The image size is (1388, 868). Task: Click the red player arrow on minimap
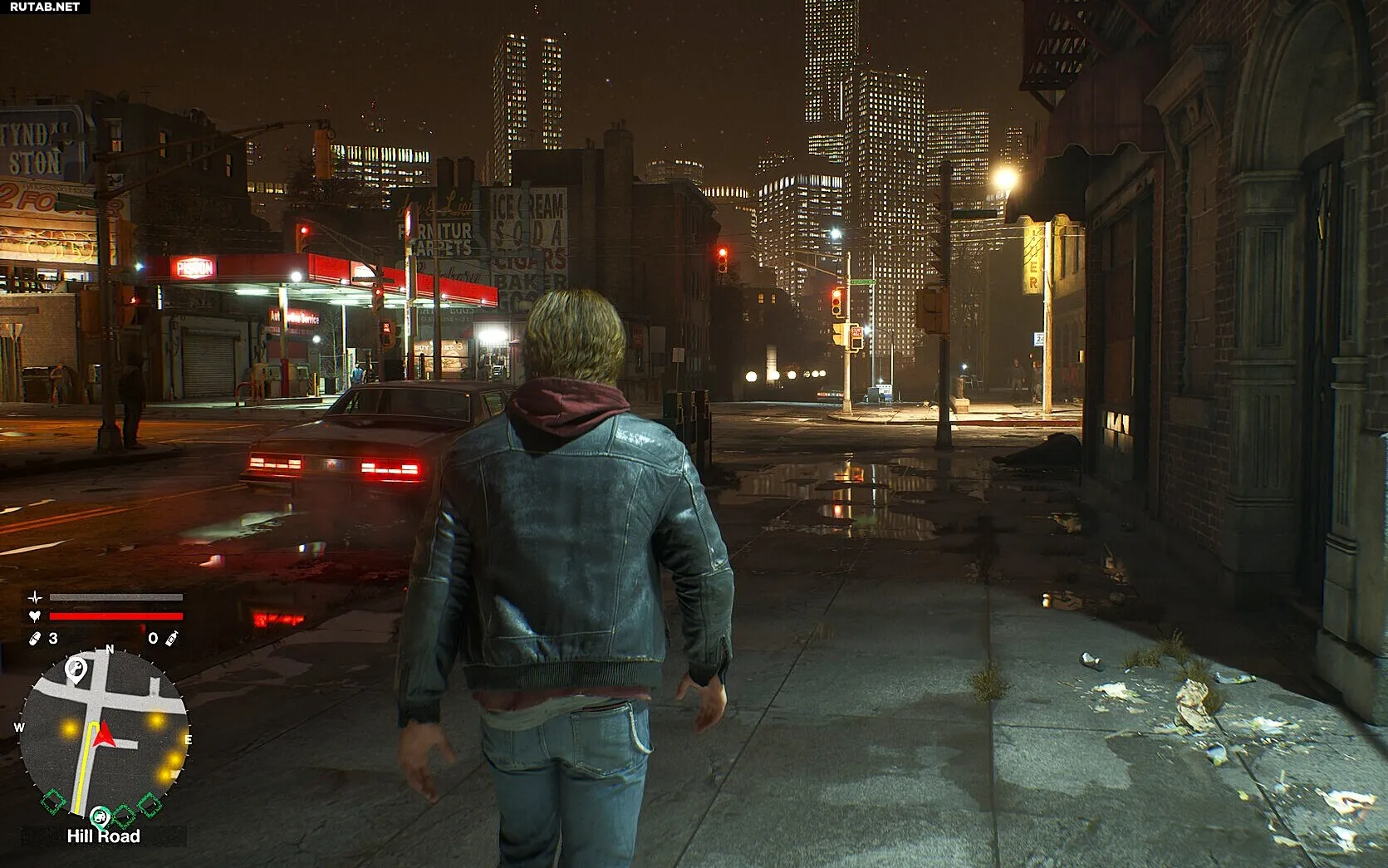pos(102,734)
